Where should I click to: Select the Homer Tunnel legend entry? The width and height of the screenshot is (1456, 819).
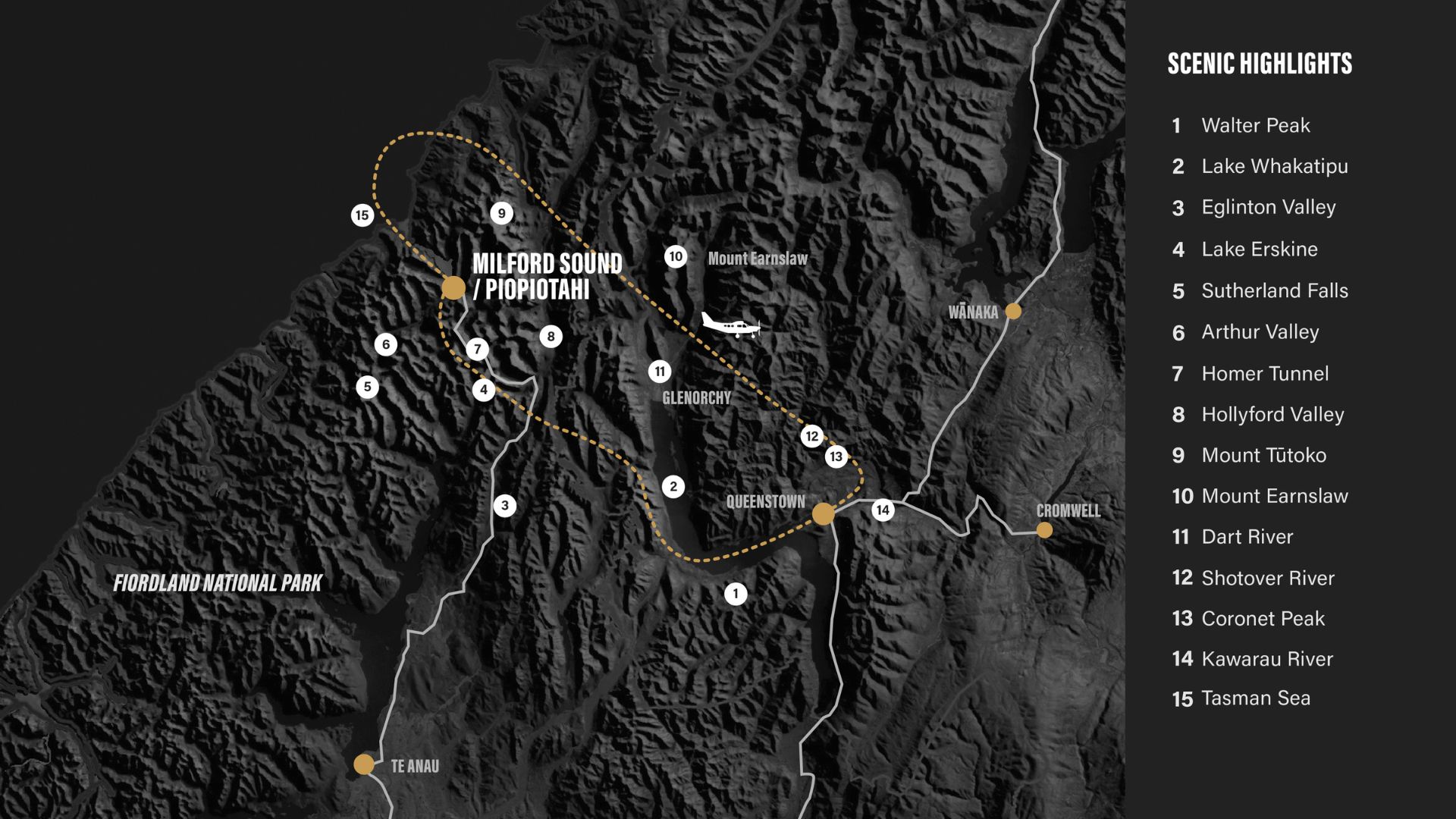coord(1264,373)
